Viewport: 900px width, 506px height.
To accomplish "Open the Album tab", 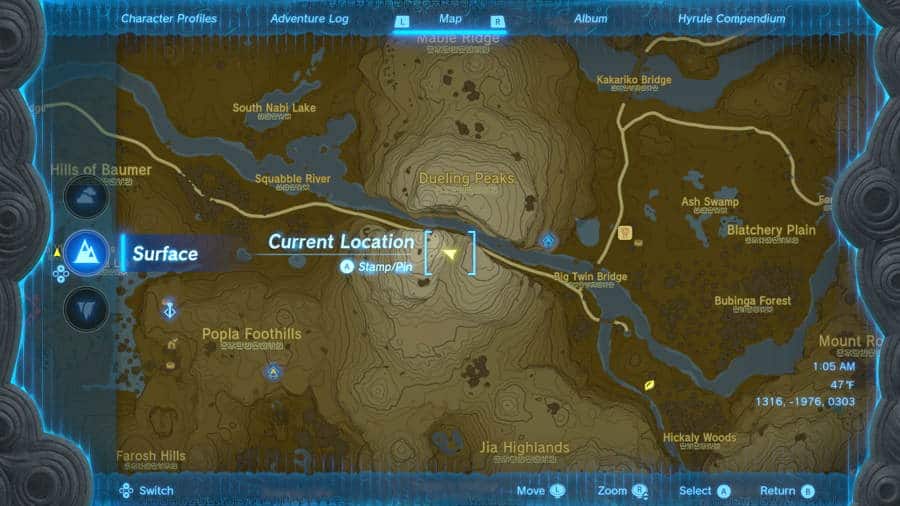I will [591, 19].
